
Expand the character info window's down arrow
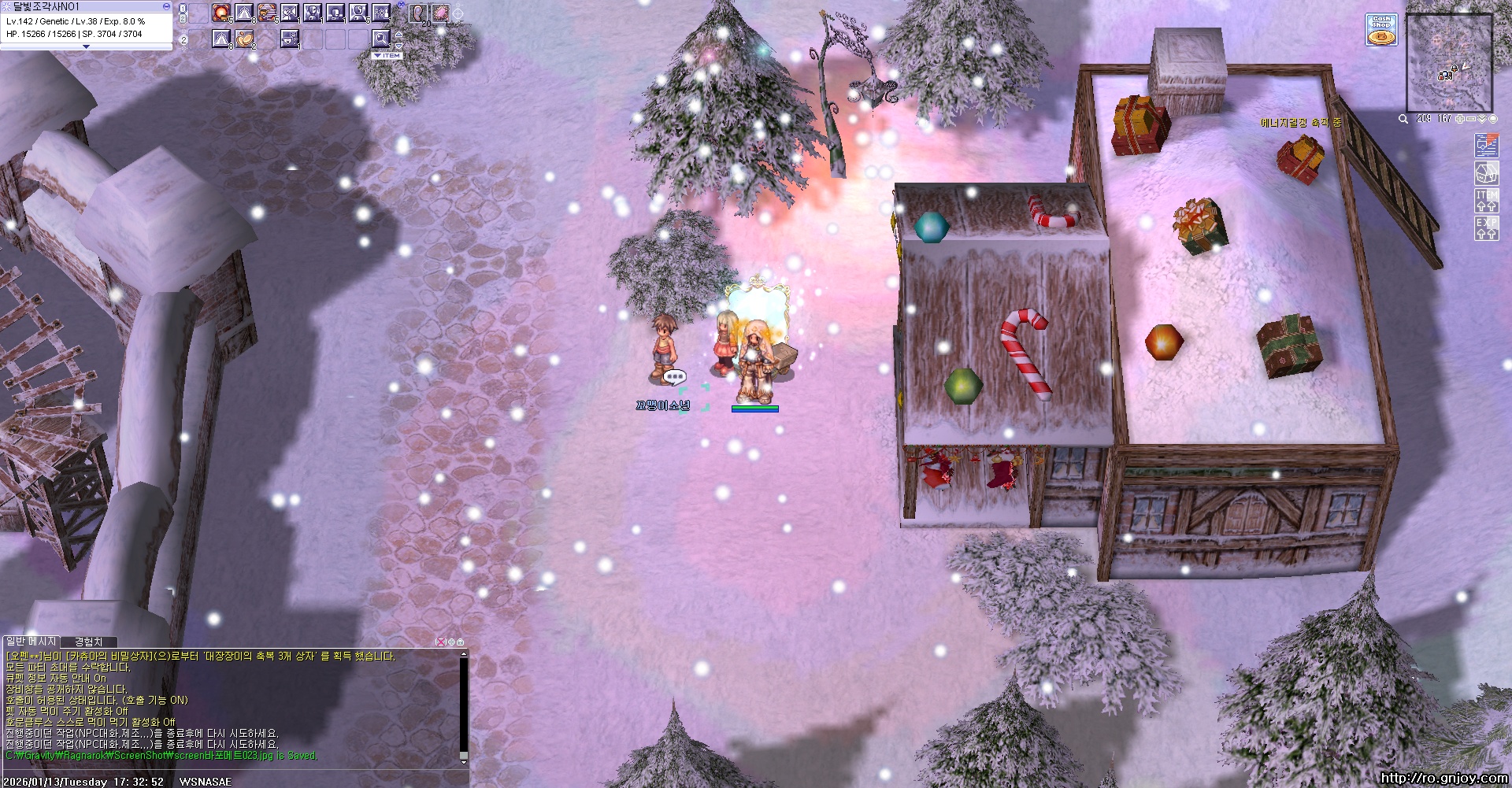tap(86, 47)
